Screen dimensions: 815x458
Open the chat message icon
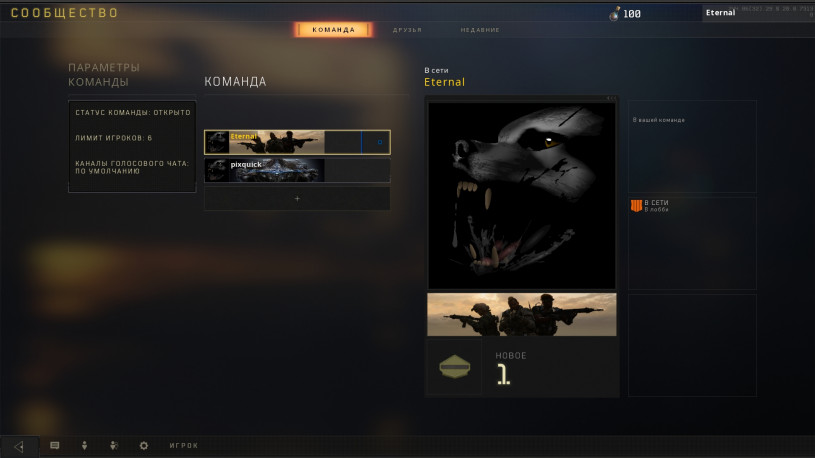coord(55,445)
